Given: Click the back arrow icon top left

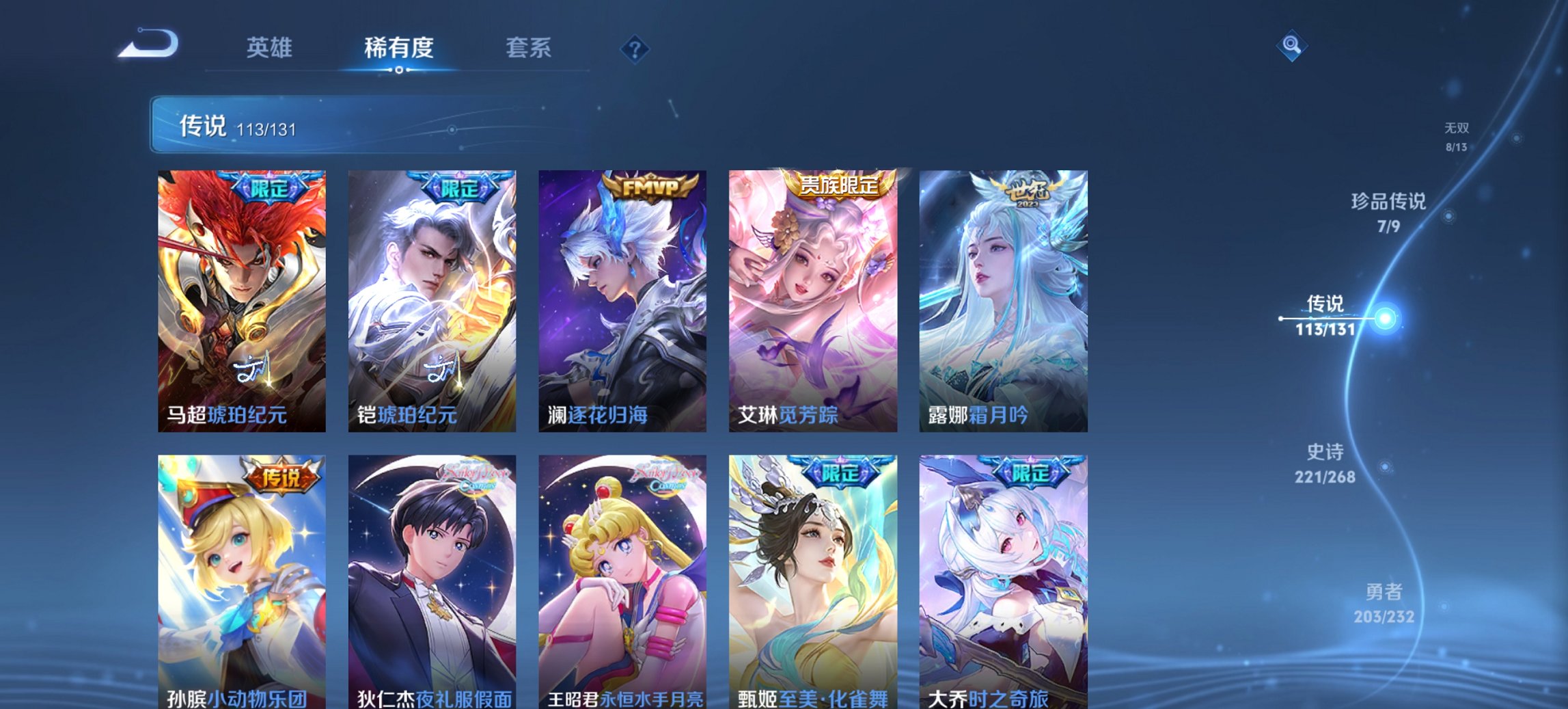Looking at the screenshot, I should point(149,43).
